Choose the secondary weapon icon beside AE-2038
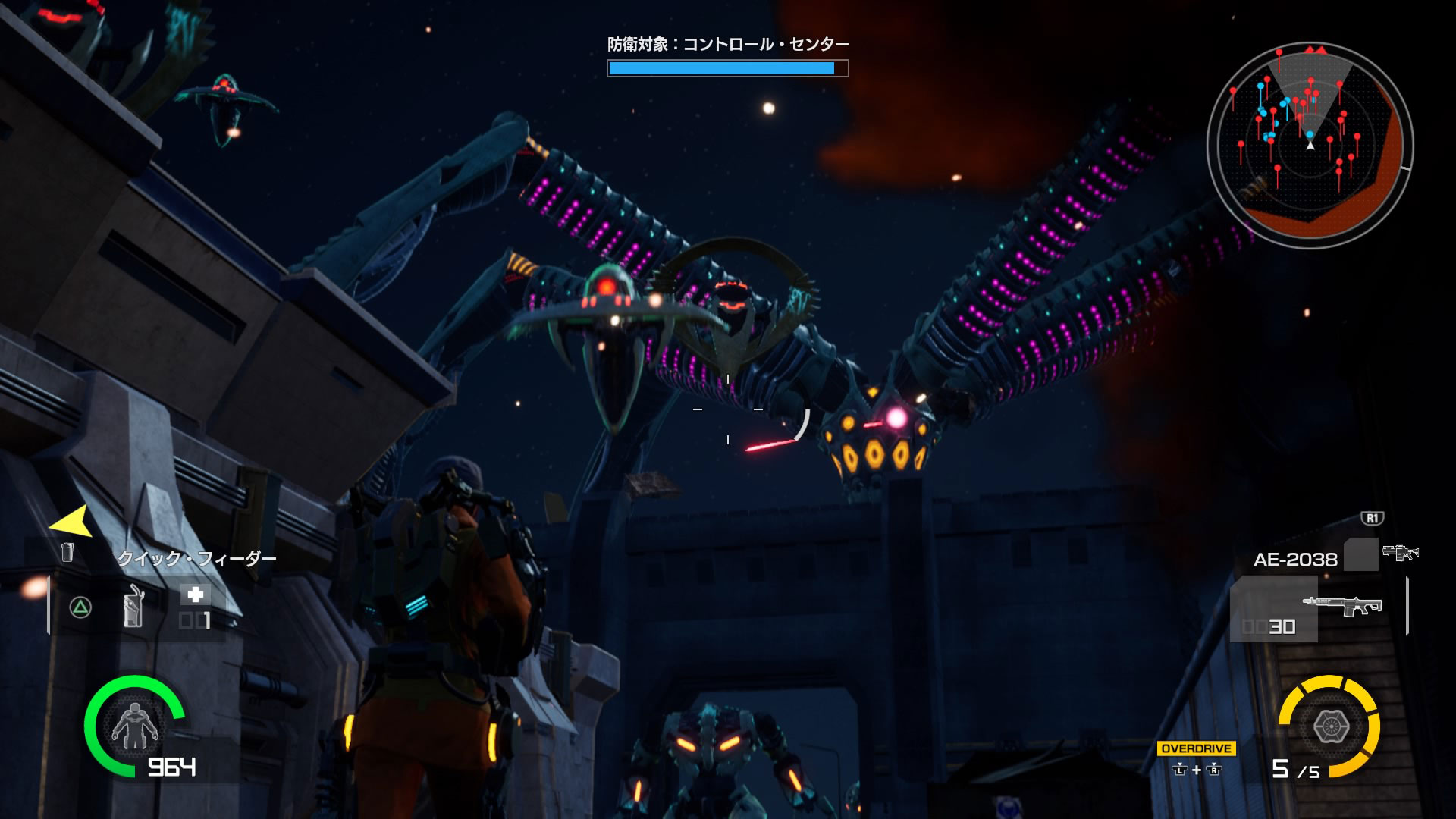1456x819 pixels. point(1399,553)
